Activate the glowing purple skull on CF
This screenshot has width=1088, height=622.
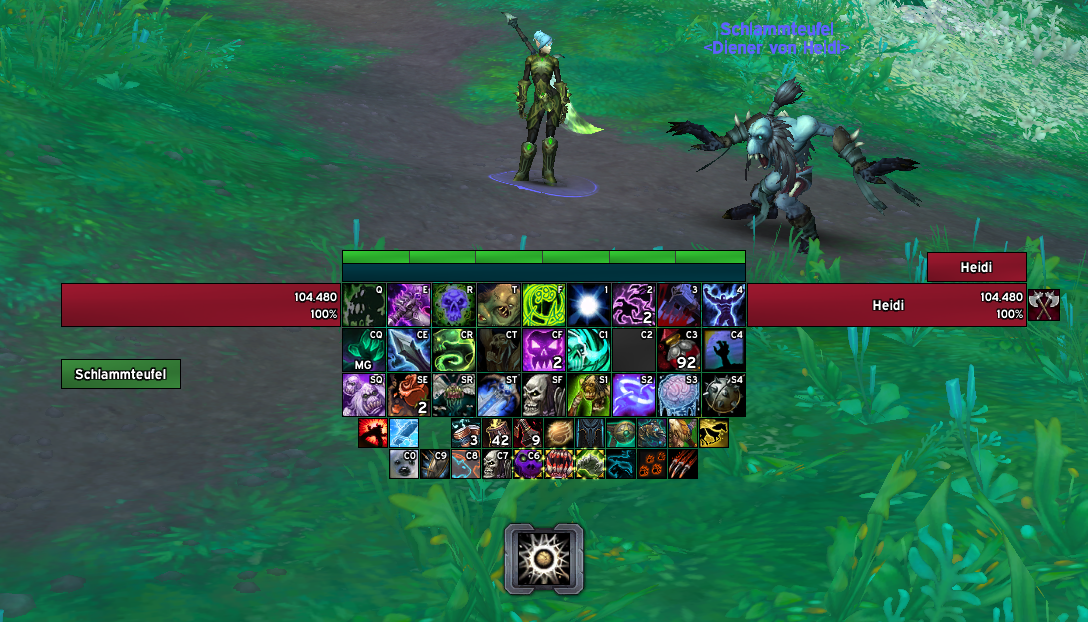click(x=544, y=350)
